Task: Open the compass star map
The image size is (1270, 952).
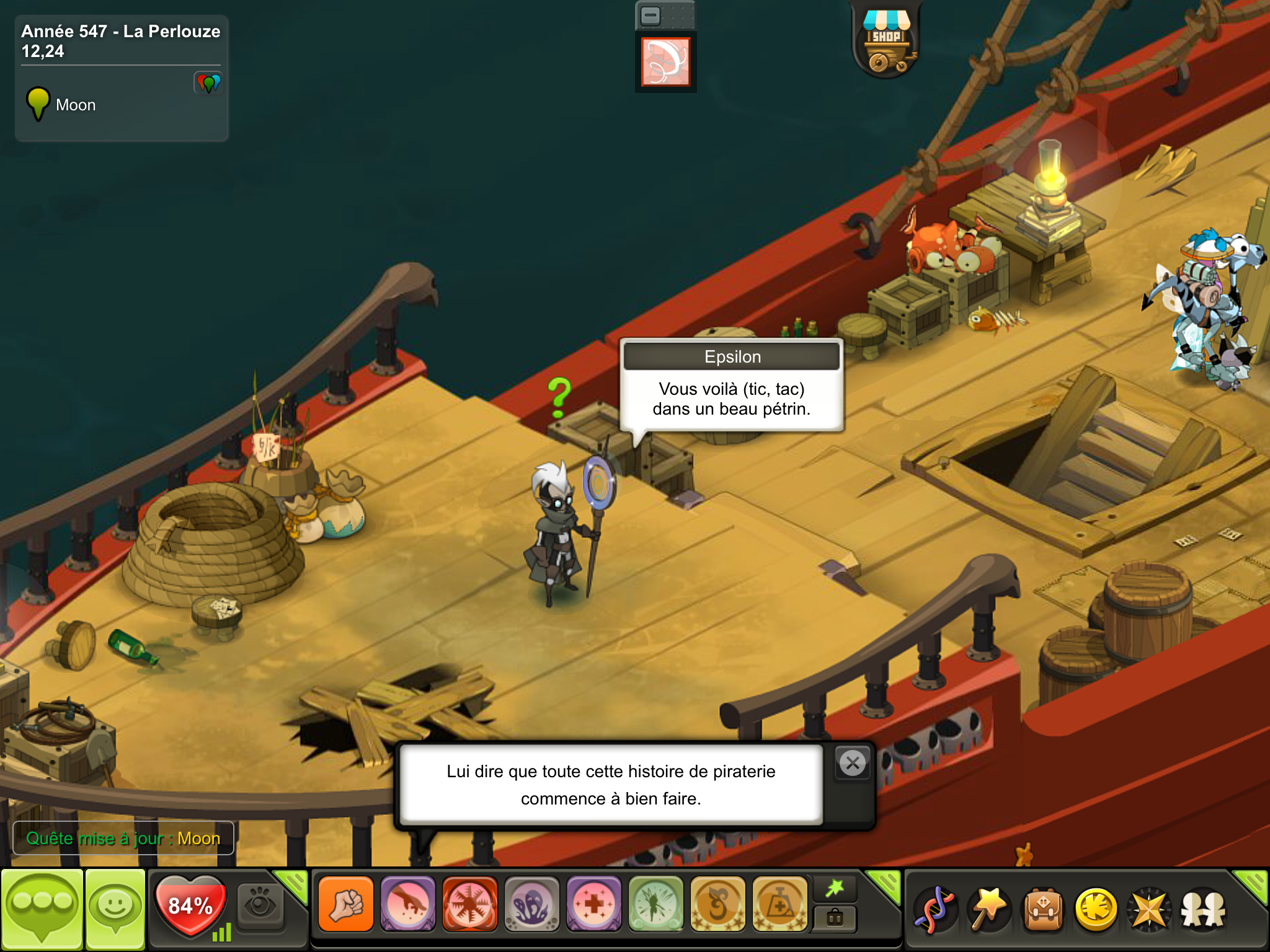Action: [x=1149, y=910]
